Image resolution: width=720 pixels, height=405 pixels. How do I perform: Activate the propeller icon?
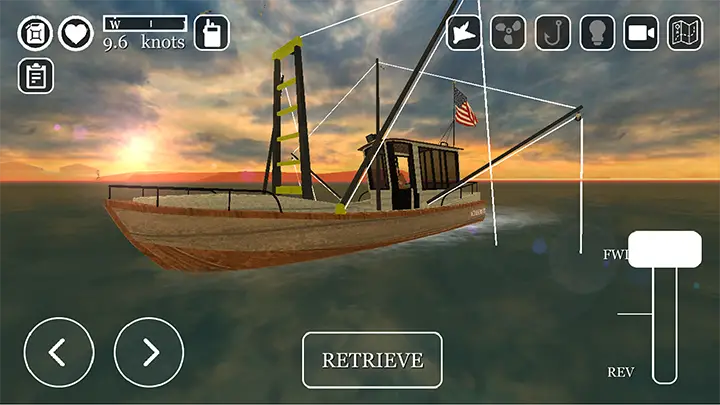pos(508,33)
